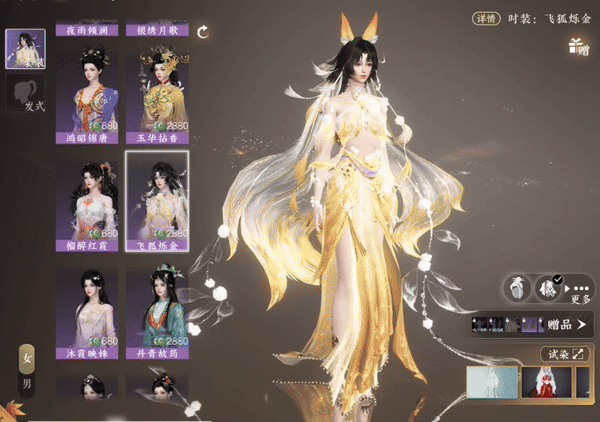Image resolution: width=600 pixels, height=422 pixels.
Task: Switch gender to 男 (male)
Action: [27, 385]
